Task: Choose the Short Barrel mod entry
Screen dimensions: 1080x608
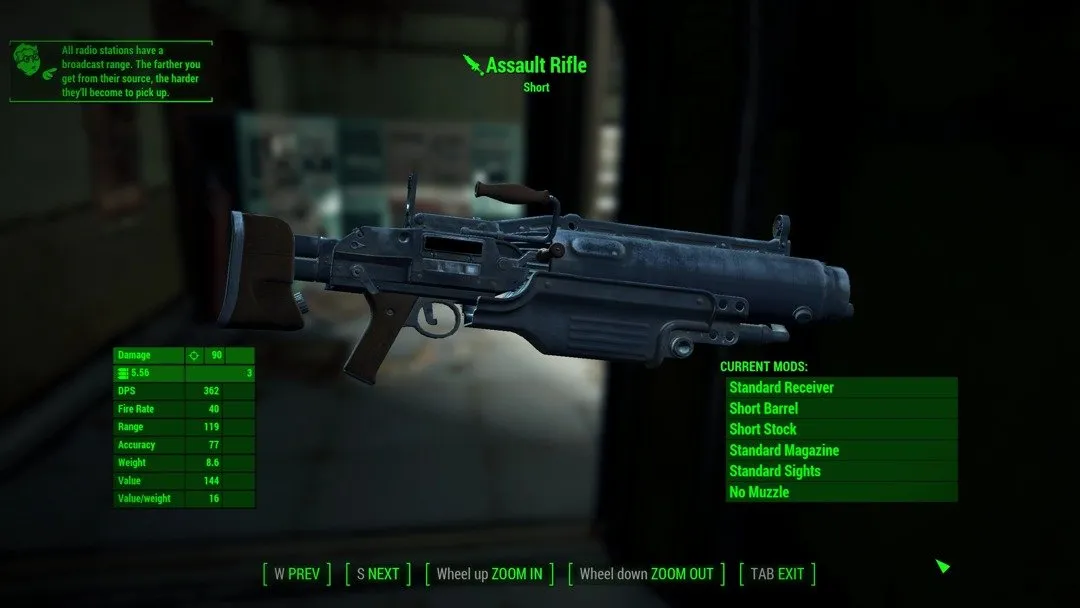Action: (x=841, y=408)
